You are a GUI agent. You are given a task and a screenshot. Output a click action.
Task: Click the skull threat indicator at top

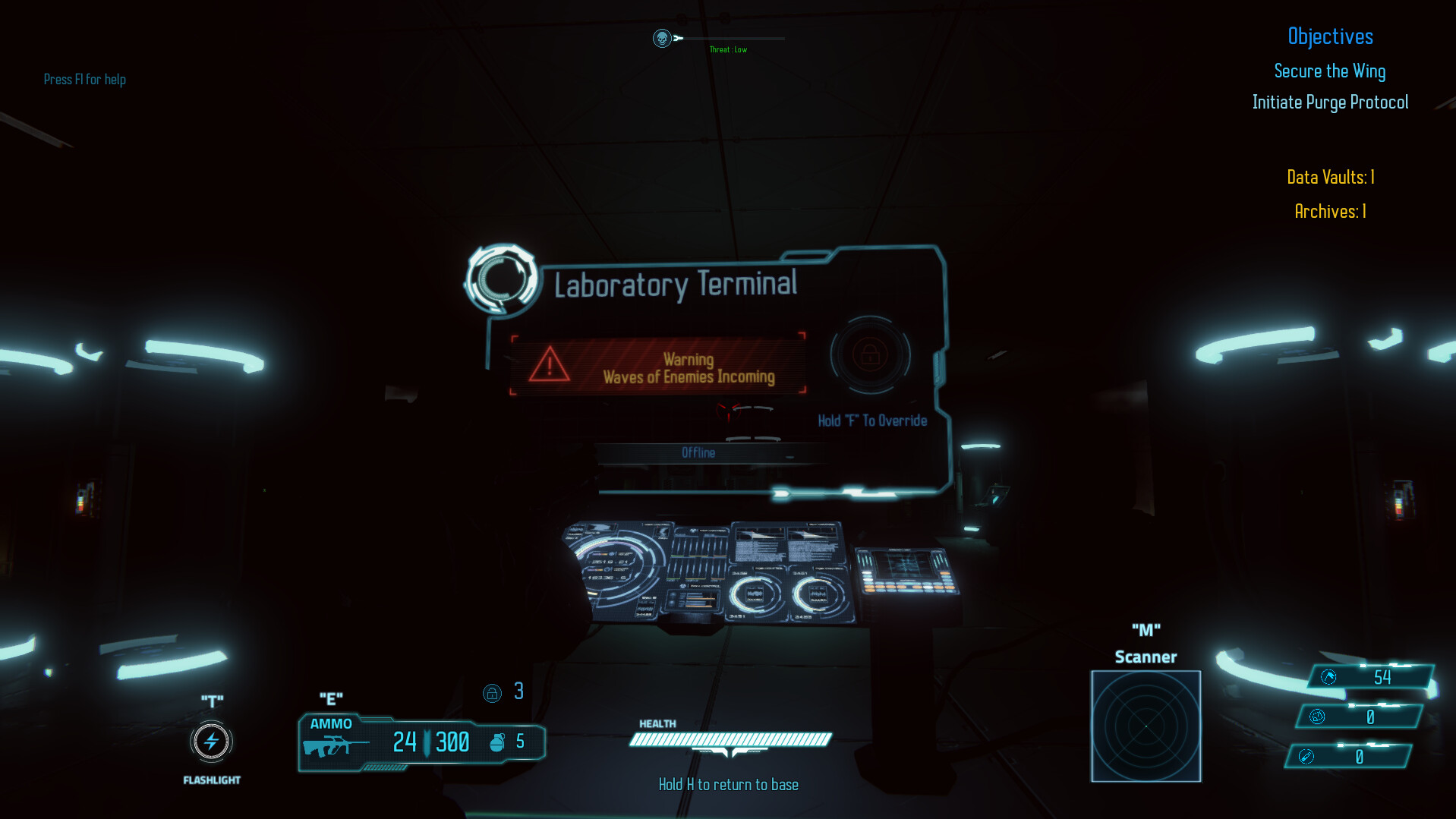662,37
